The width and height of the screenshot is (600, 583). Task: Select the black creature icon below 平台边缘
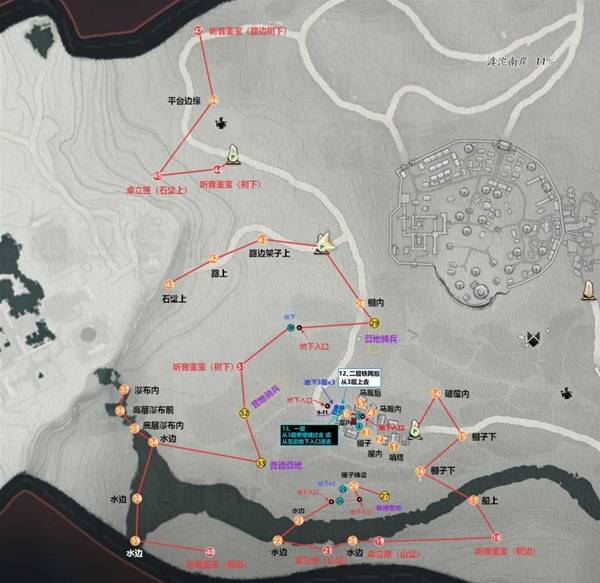coord(219,124)
